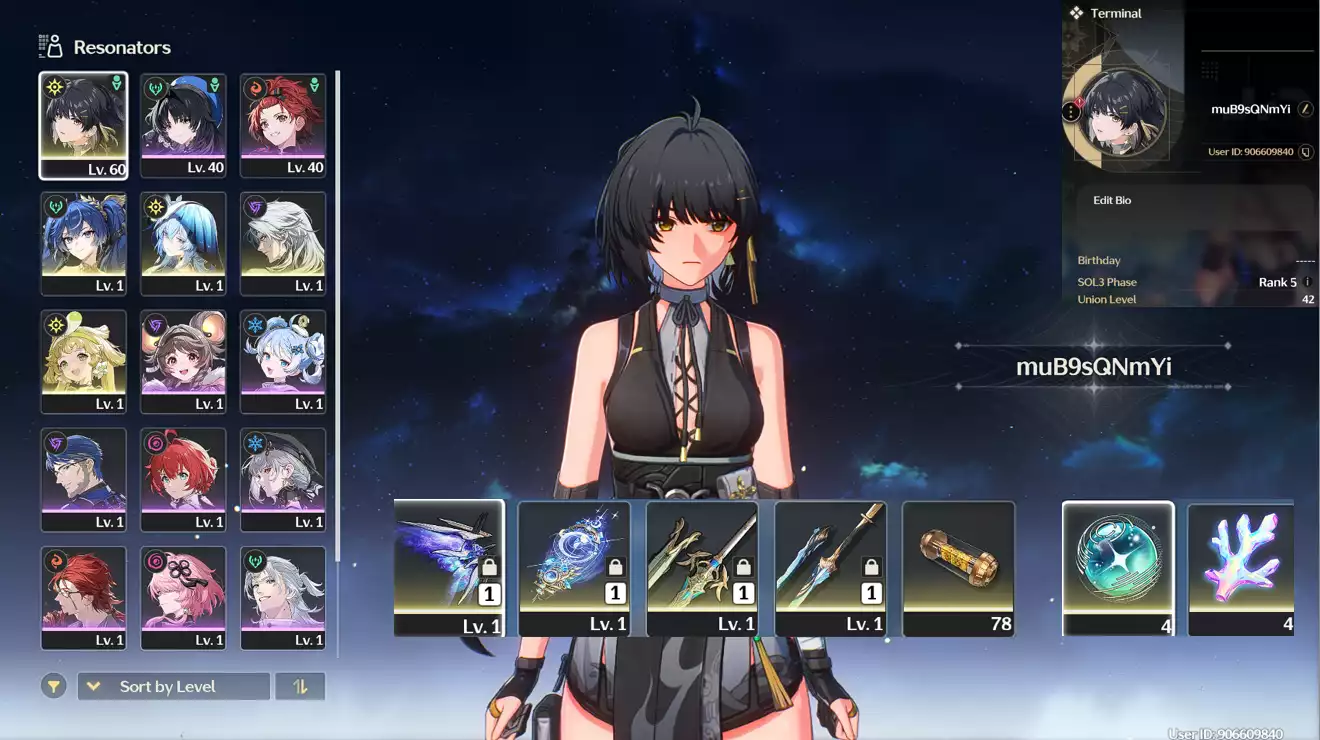
Task: Select the teal orb material slot
Action: 1118,567
